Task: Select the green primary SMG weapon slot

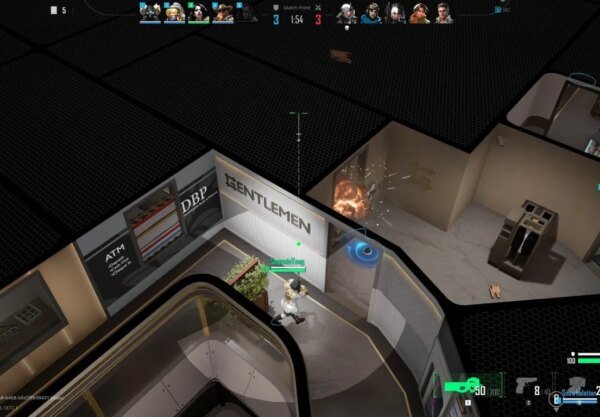Action: (x=467, y=390)
